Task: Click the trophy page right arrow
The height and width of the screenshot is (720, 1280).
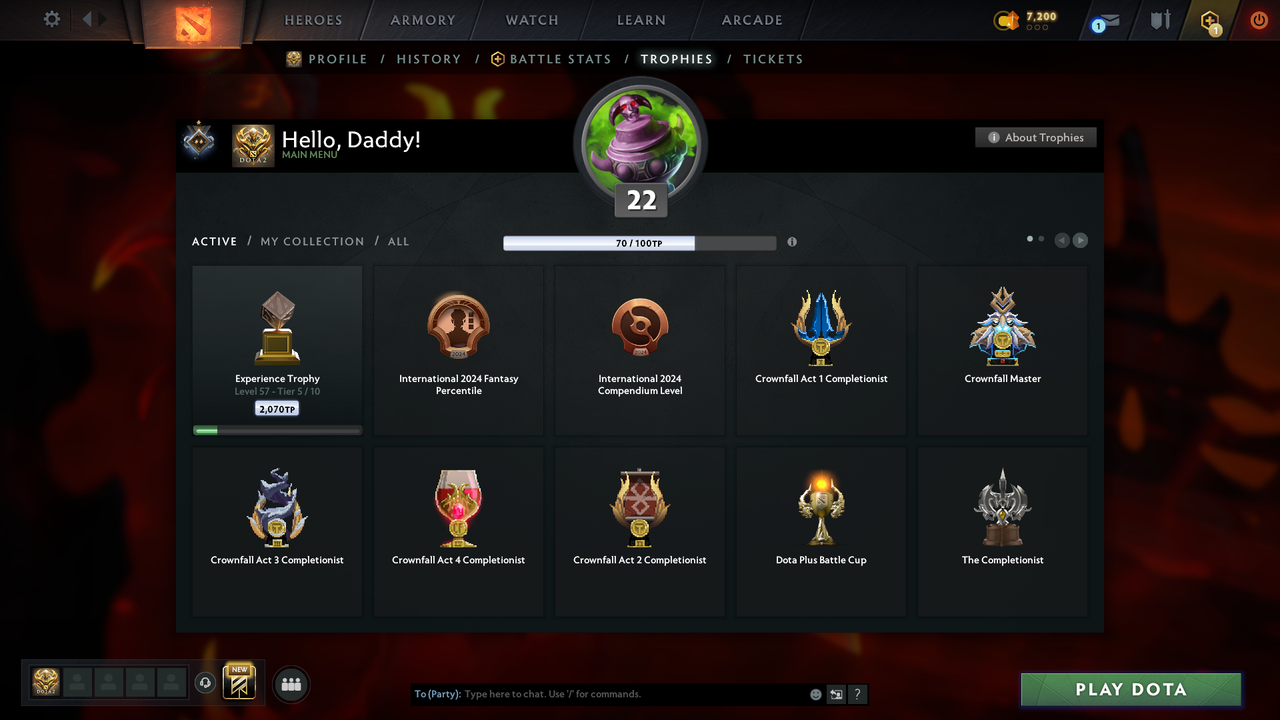Action: coord(1080,240)
